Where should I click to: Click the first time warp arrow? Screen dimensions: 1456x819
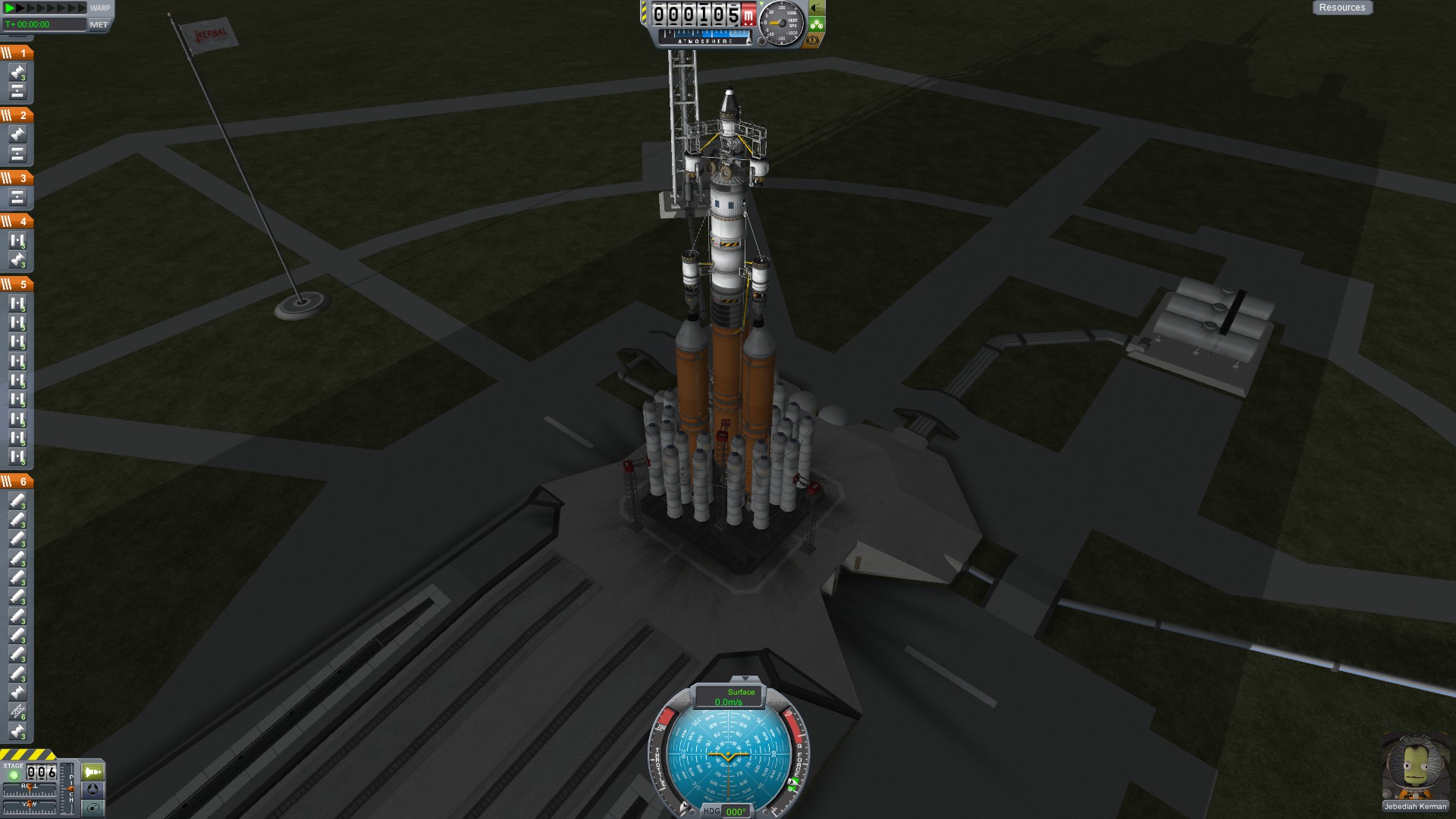[11, 8]
